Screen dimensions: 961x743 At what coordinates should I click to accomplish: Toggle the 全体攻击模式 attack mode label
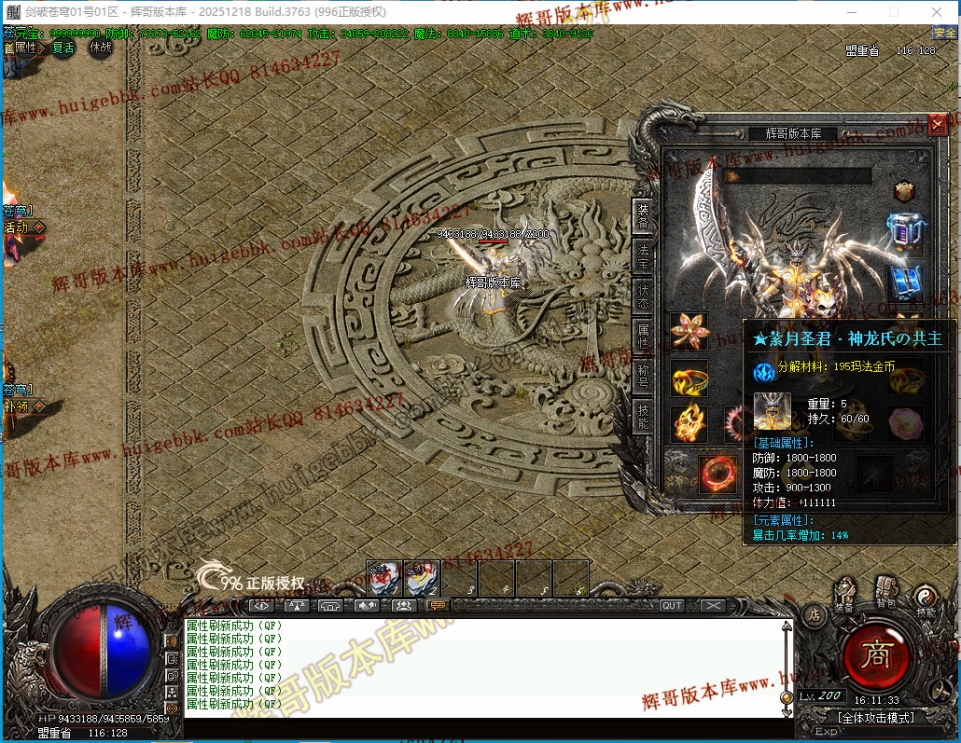876,717
